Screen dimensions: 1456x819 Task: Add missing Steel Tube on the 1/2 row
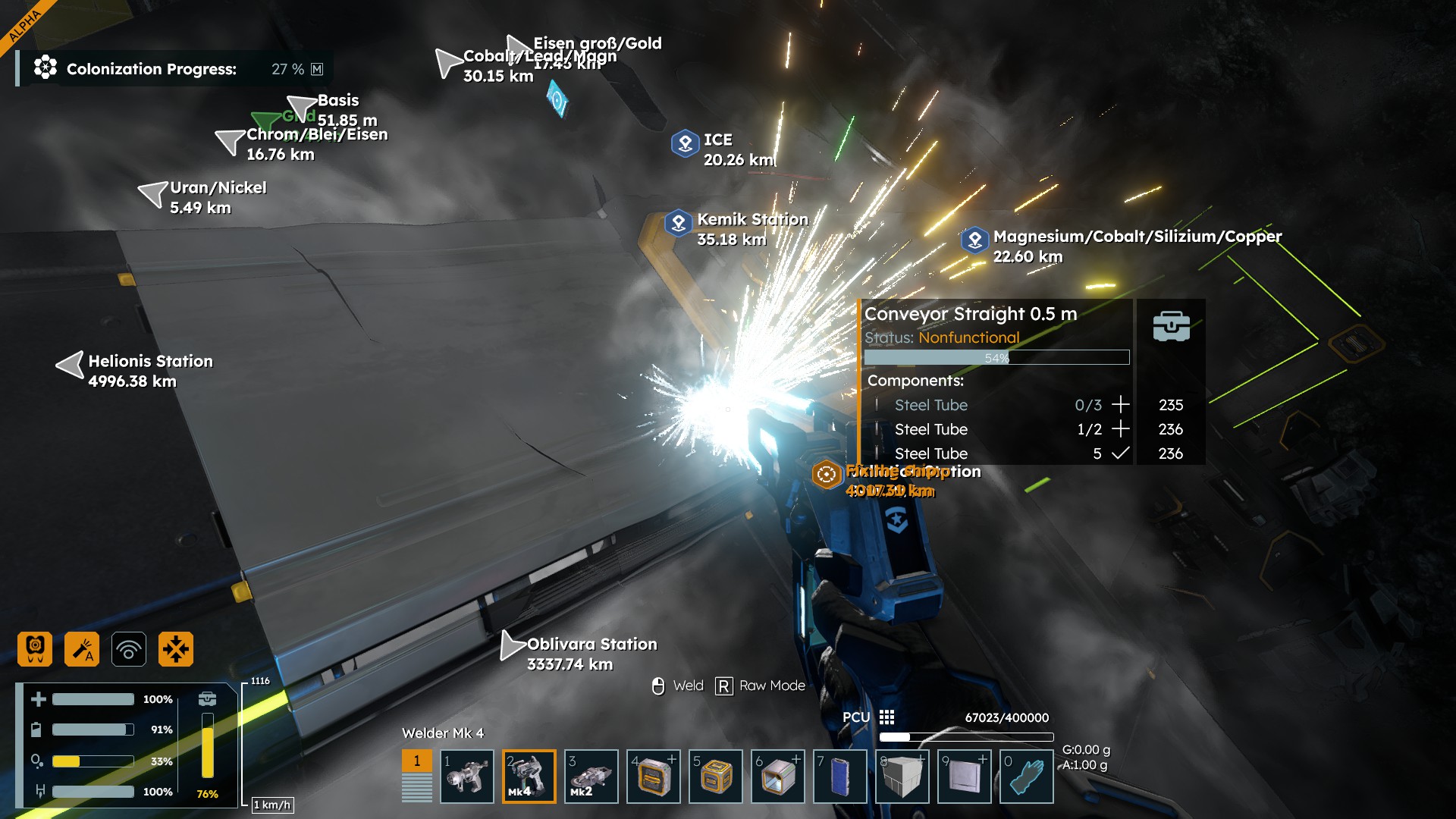coord(1120,429)
